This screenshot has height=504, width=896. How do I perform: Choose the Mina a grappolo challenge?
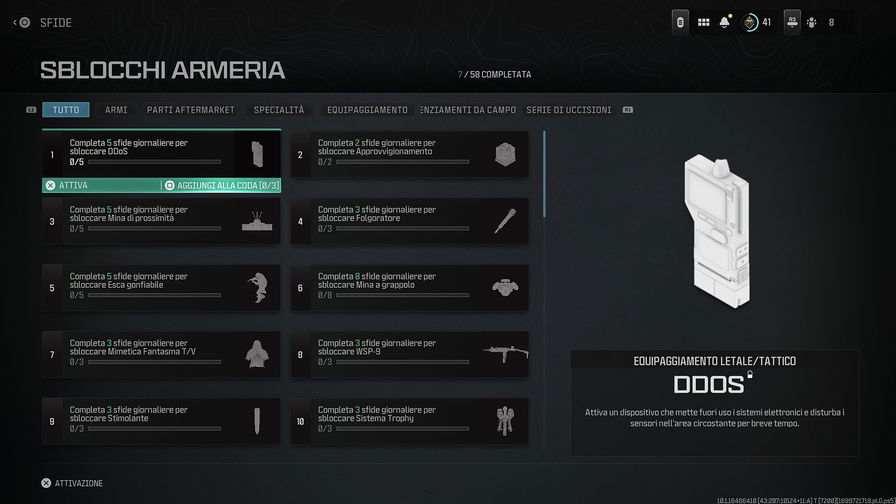[x=410, y=287]
